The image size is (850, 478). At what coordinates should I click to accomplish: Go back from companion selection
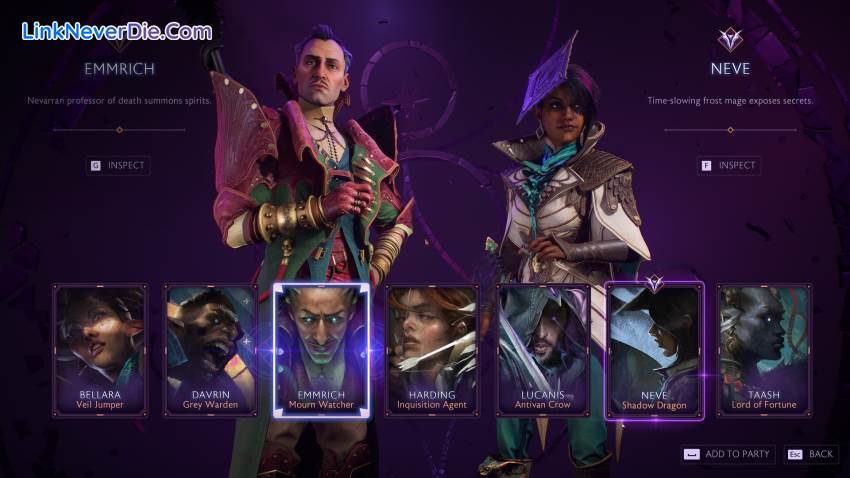[810, 454]
